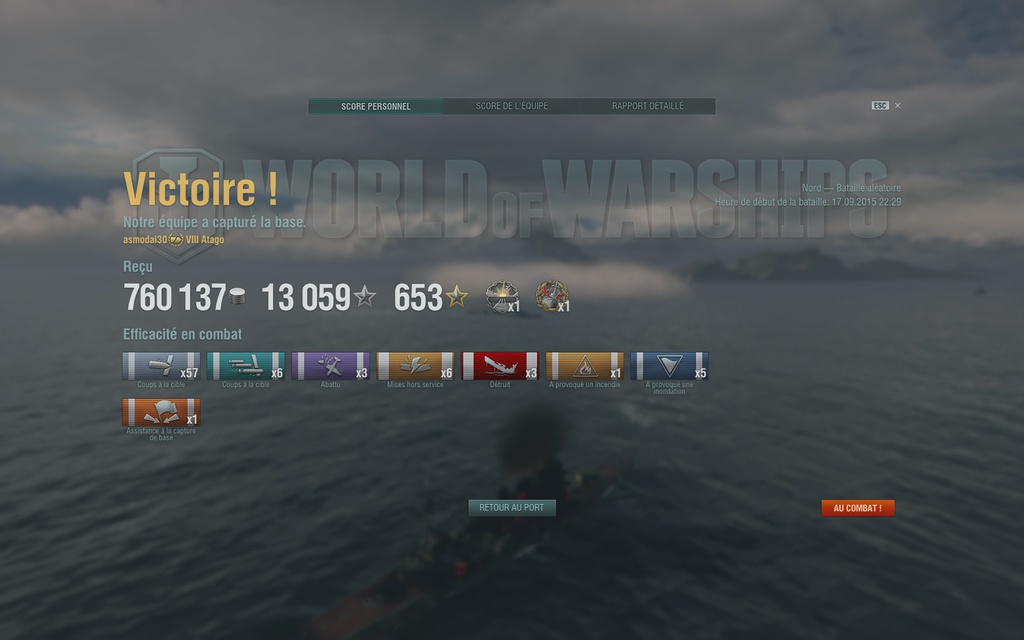Select the blue inondation flooding ribbon
This screenshot has width=1024, height=640.
pos(670,366)
